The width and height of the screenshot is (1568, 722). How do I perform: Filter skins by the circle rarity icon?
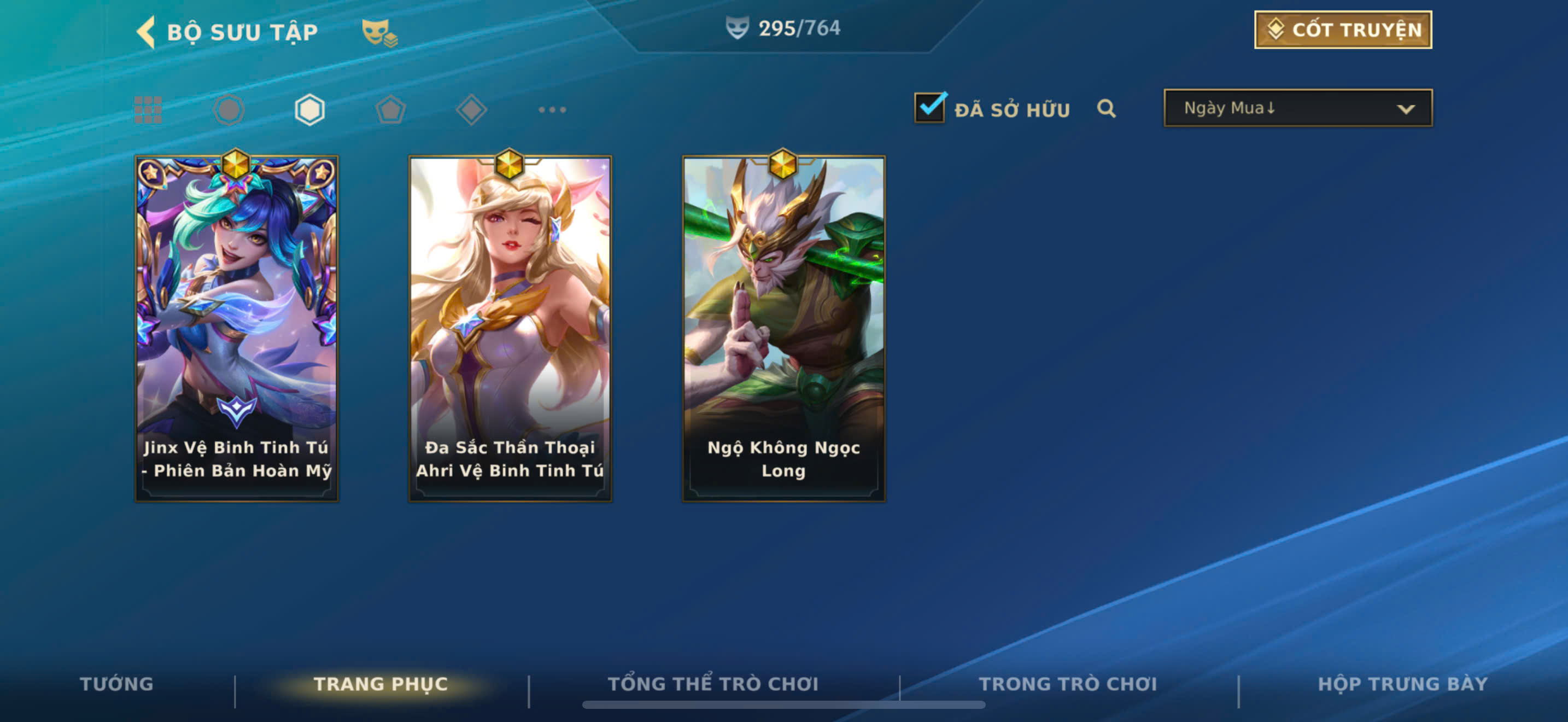pyautogui.click(x=229, y=110)
